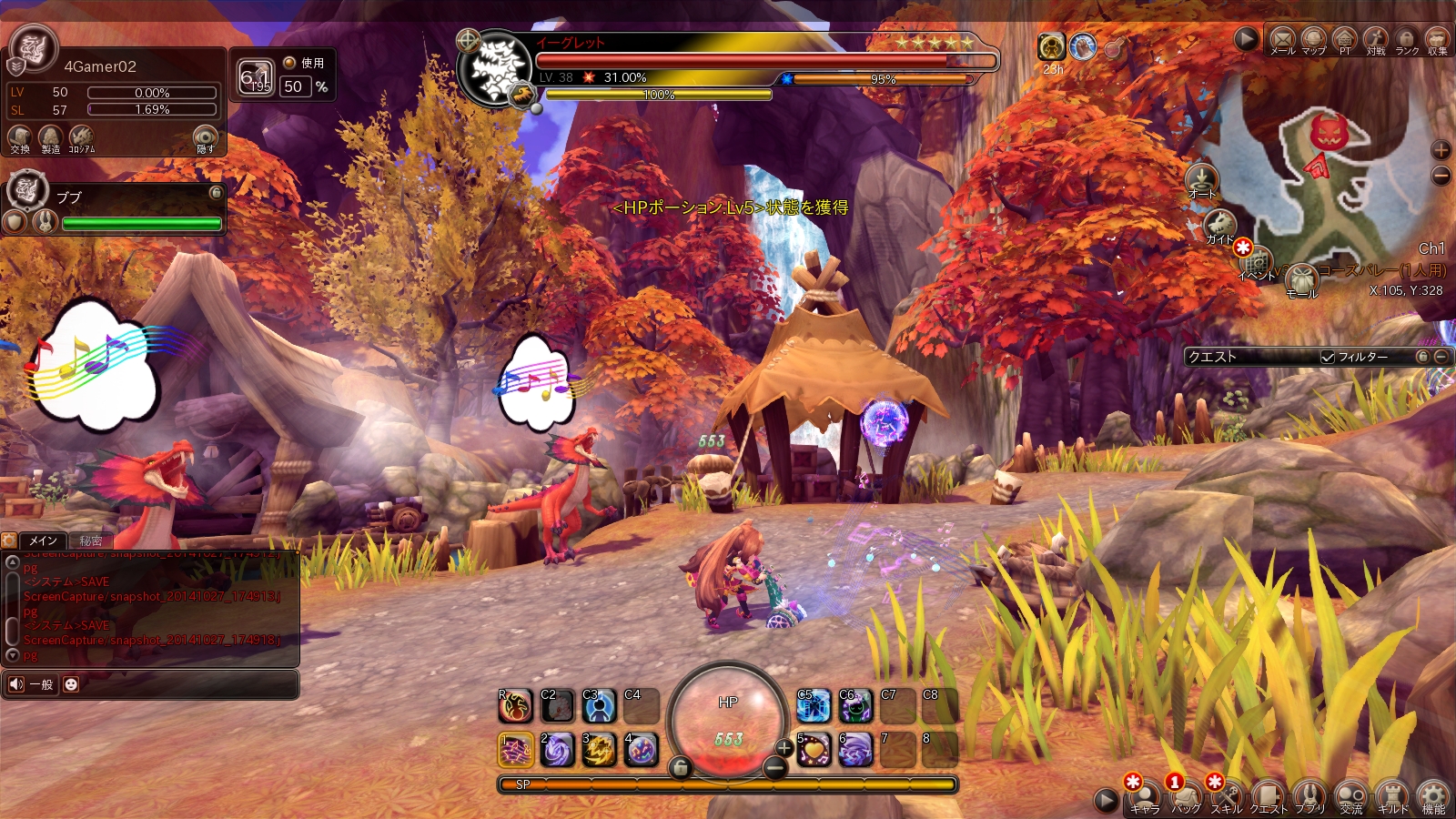1456x819 pixels.
Task: Open the バッグ bag inventory
Action: [1185, 796]
